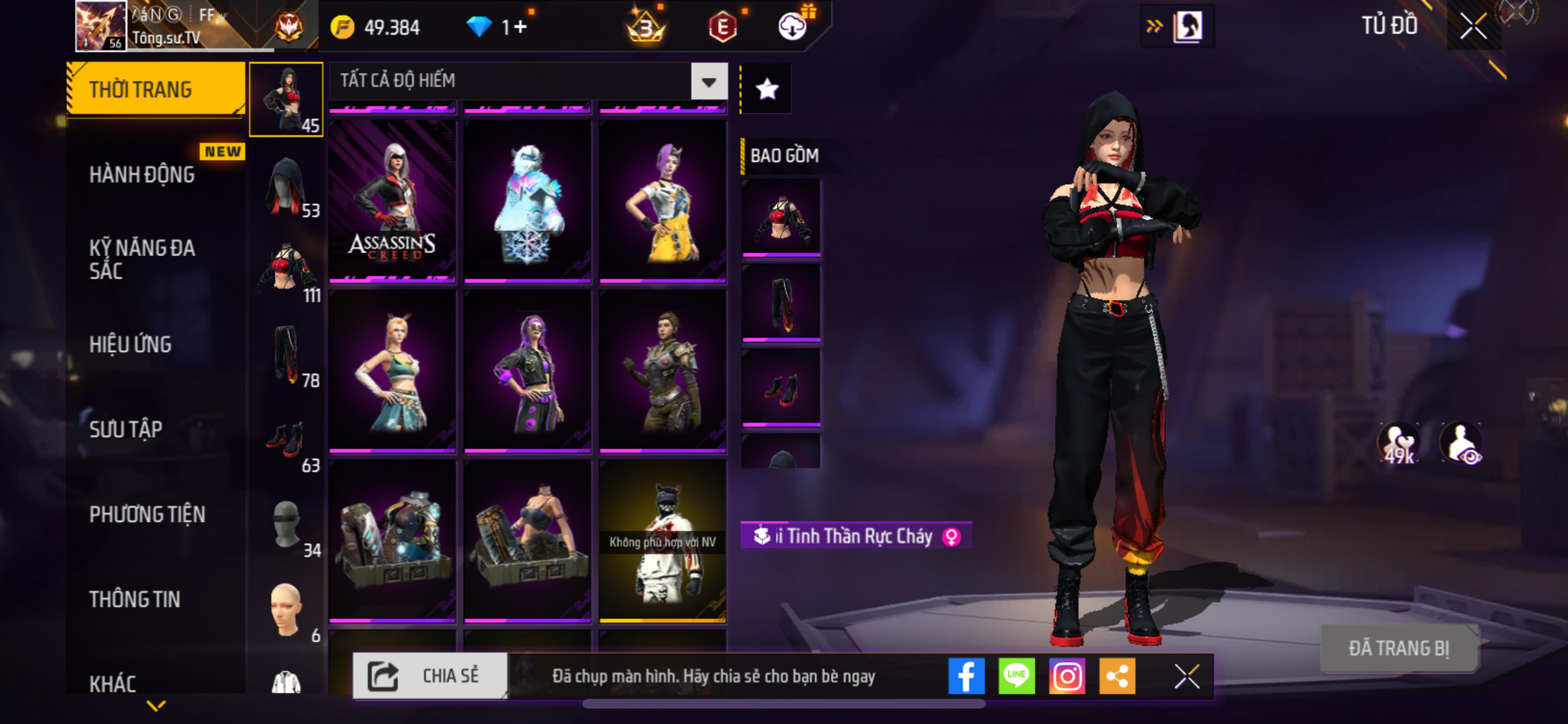1568x724 pixels.
Task: Click the Đã Trang Bị equipped button
Action: pos(1399,648)
